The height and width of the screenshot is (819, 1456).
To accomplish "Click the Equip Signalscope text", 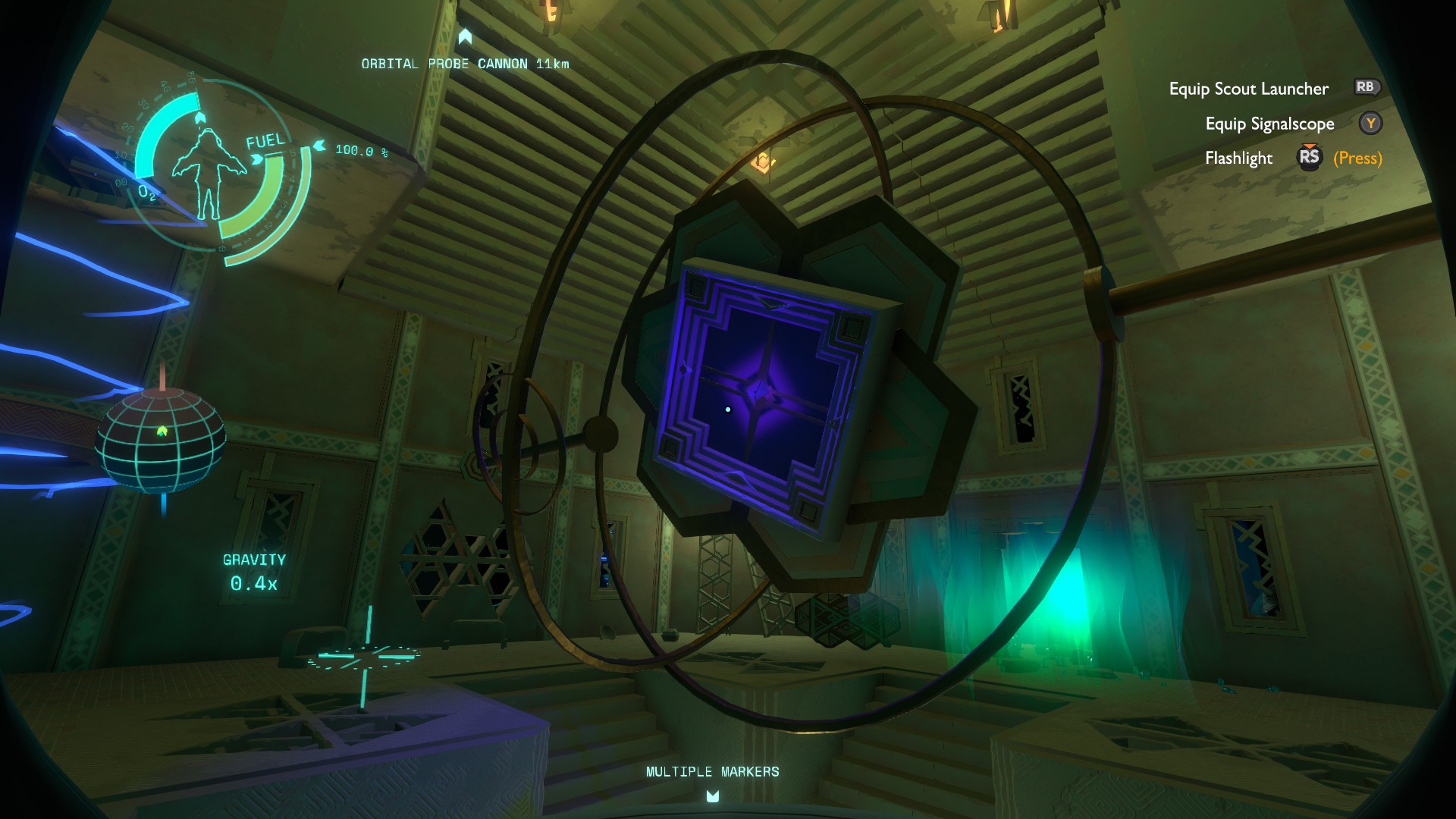I will (x=1270, y=123).
